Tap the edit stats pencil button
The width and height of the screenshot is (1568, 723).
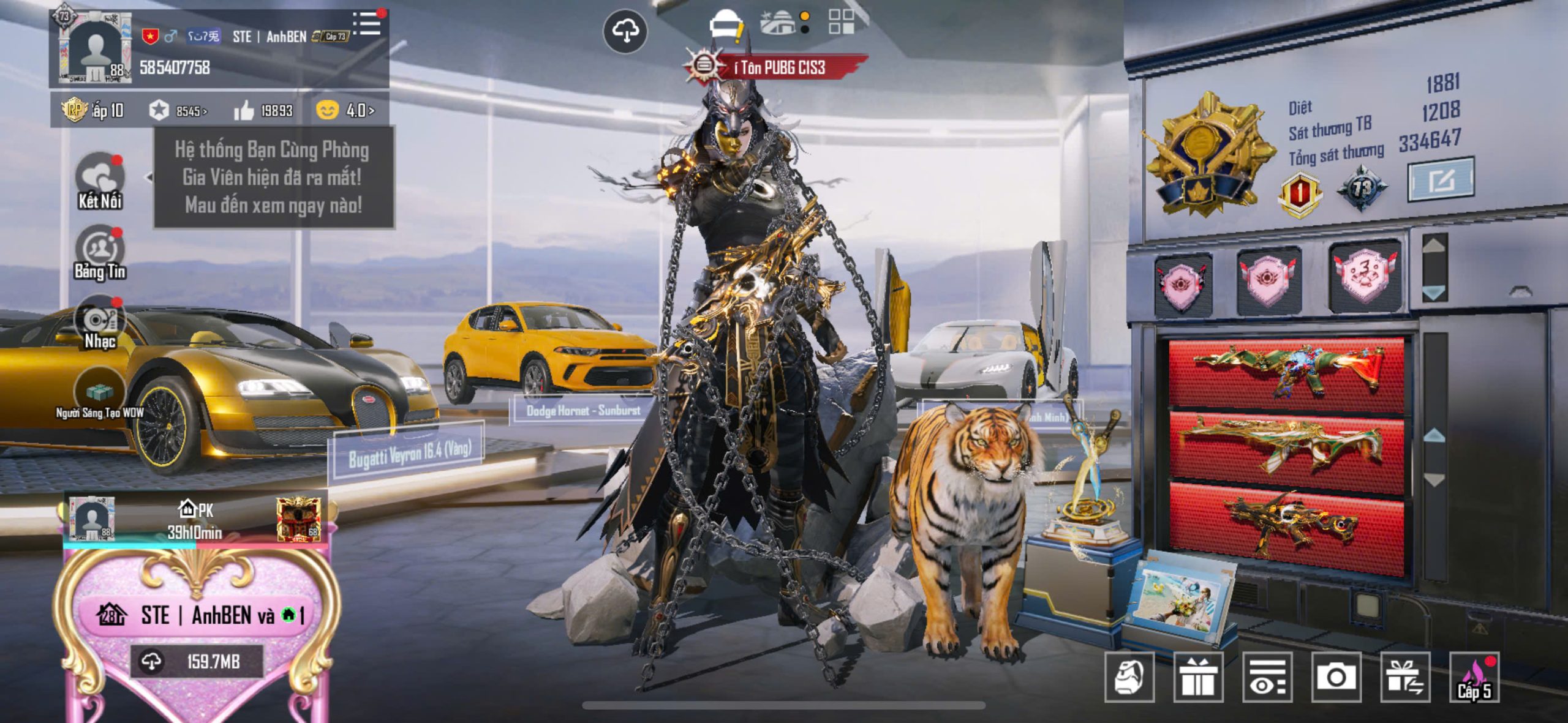[x=1441, y=180]
